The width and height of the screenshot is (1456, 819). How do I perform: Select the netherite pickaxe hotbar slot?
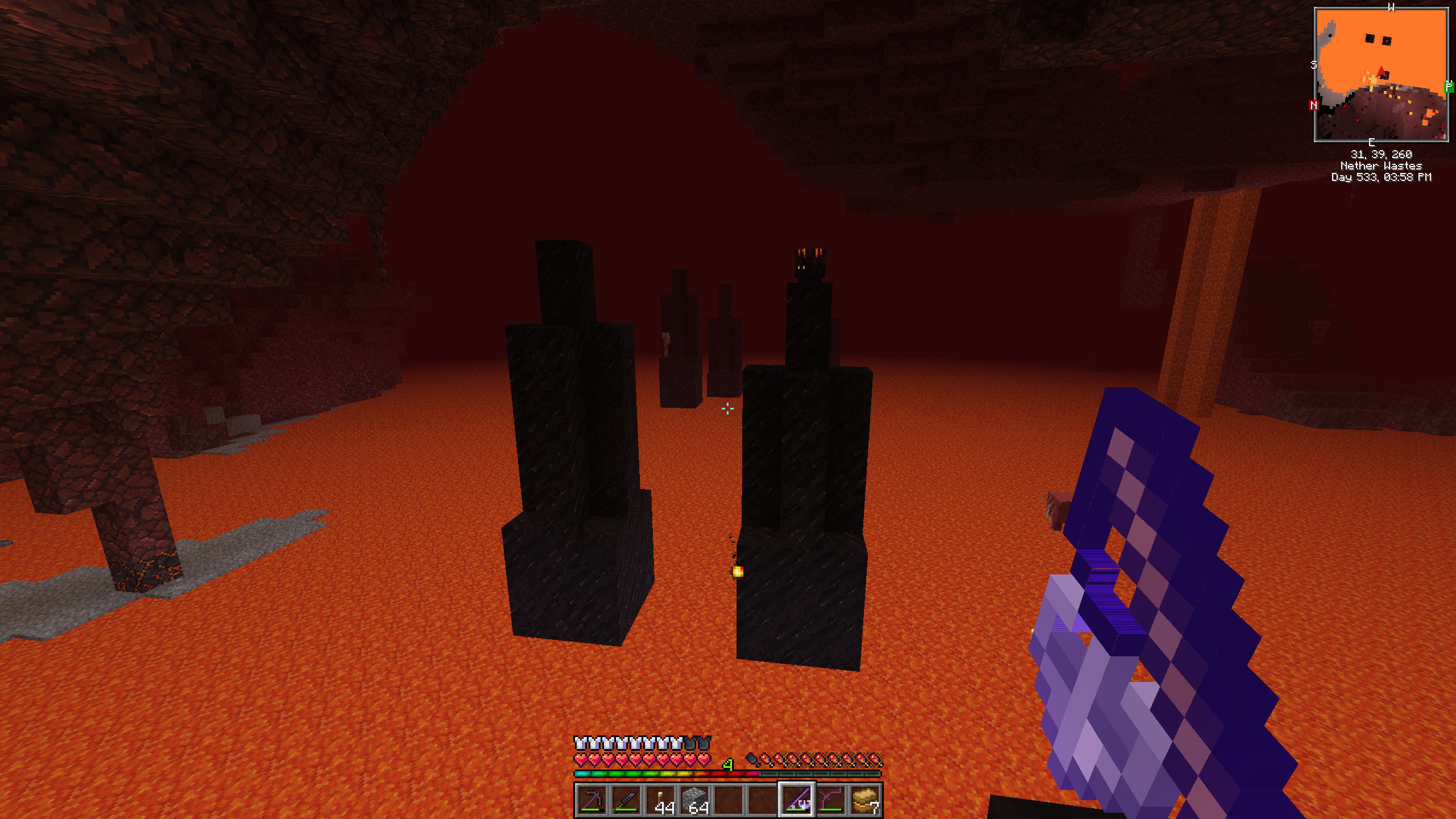coord(591,800)
